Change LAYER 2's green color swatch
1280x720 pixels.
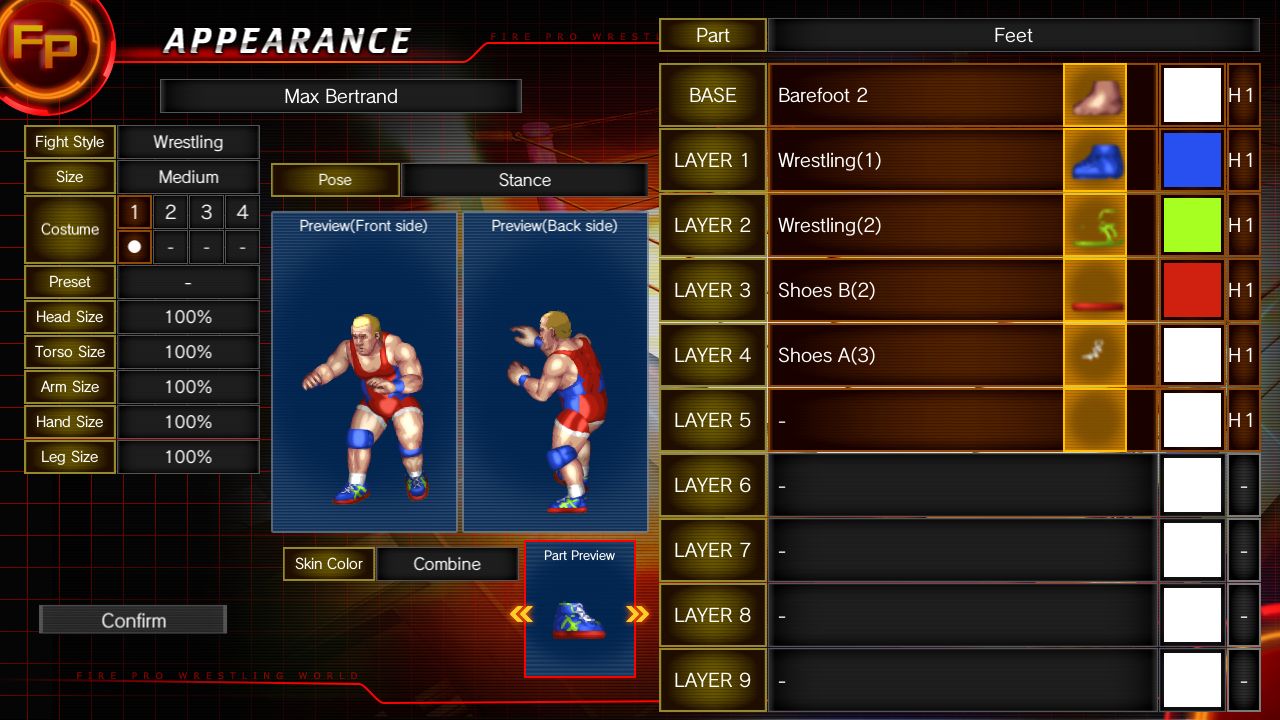1192,225
